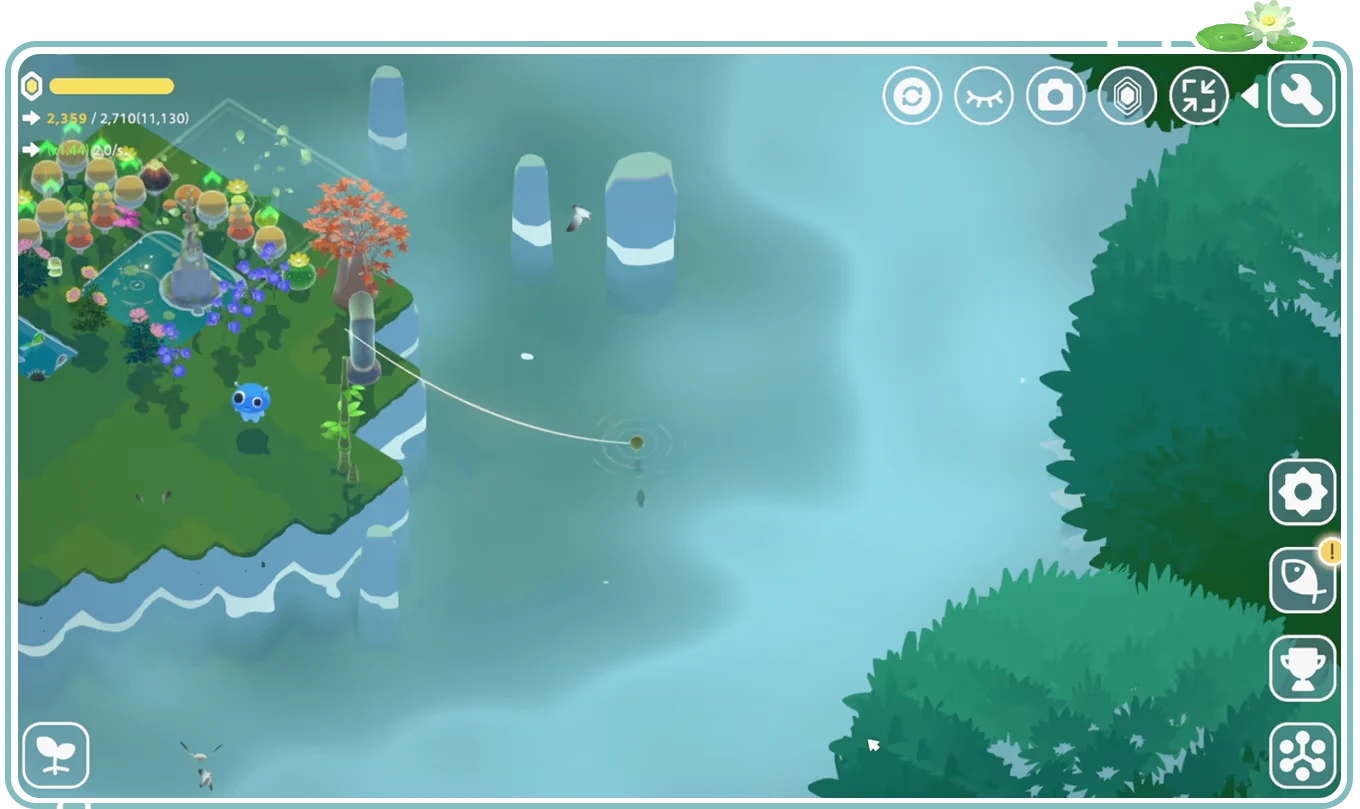Viewport: 1360px width, 809px height.
Task: Open the trophy achievements panel
Action: pyautogui.click(x=1304, y=667)
